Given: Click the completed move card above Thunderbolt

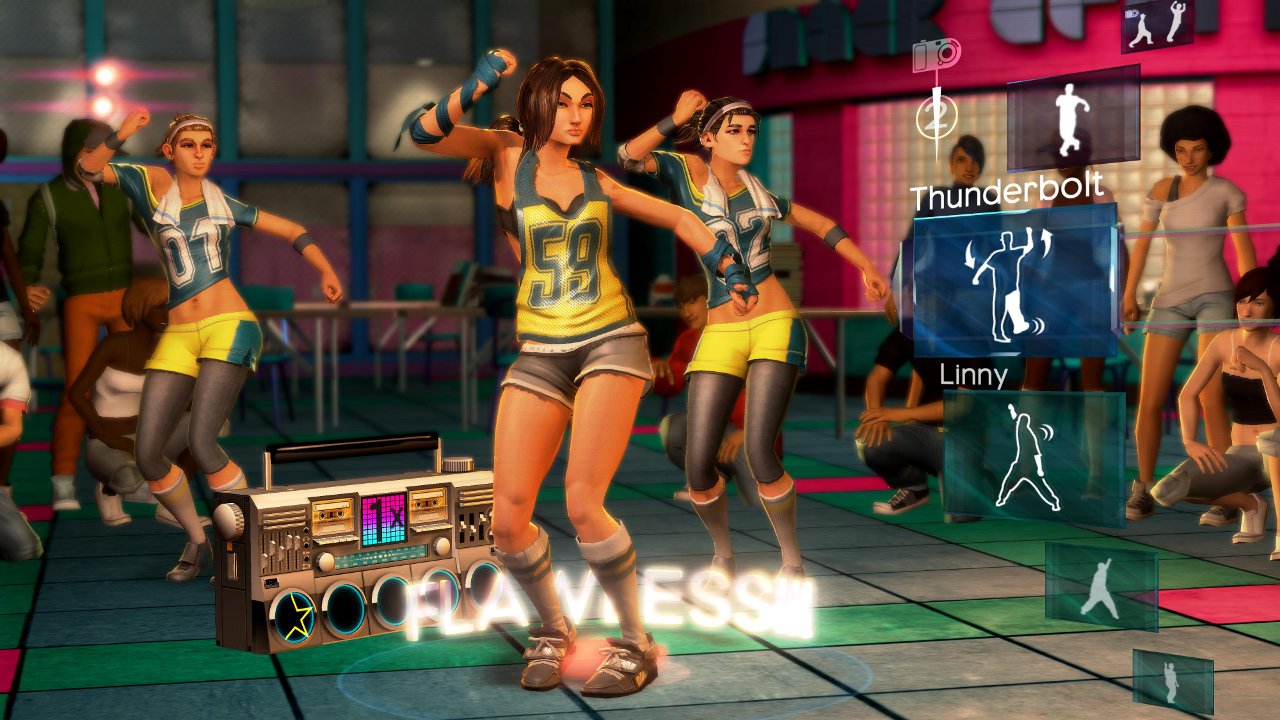Looking at the screenshot, I should [1073, 117].
